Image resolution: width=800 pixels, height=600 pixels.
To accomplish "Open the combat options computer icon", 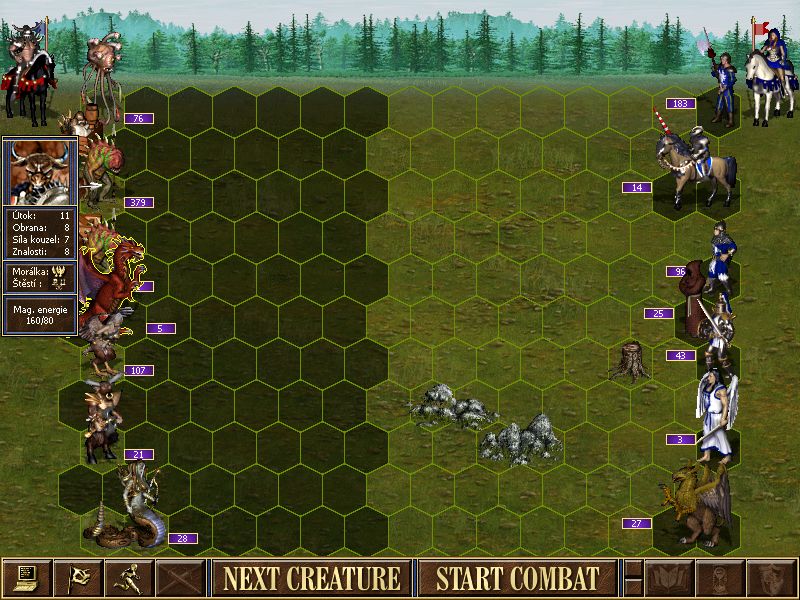I will pos(27,578).
